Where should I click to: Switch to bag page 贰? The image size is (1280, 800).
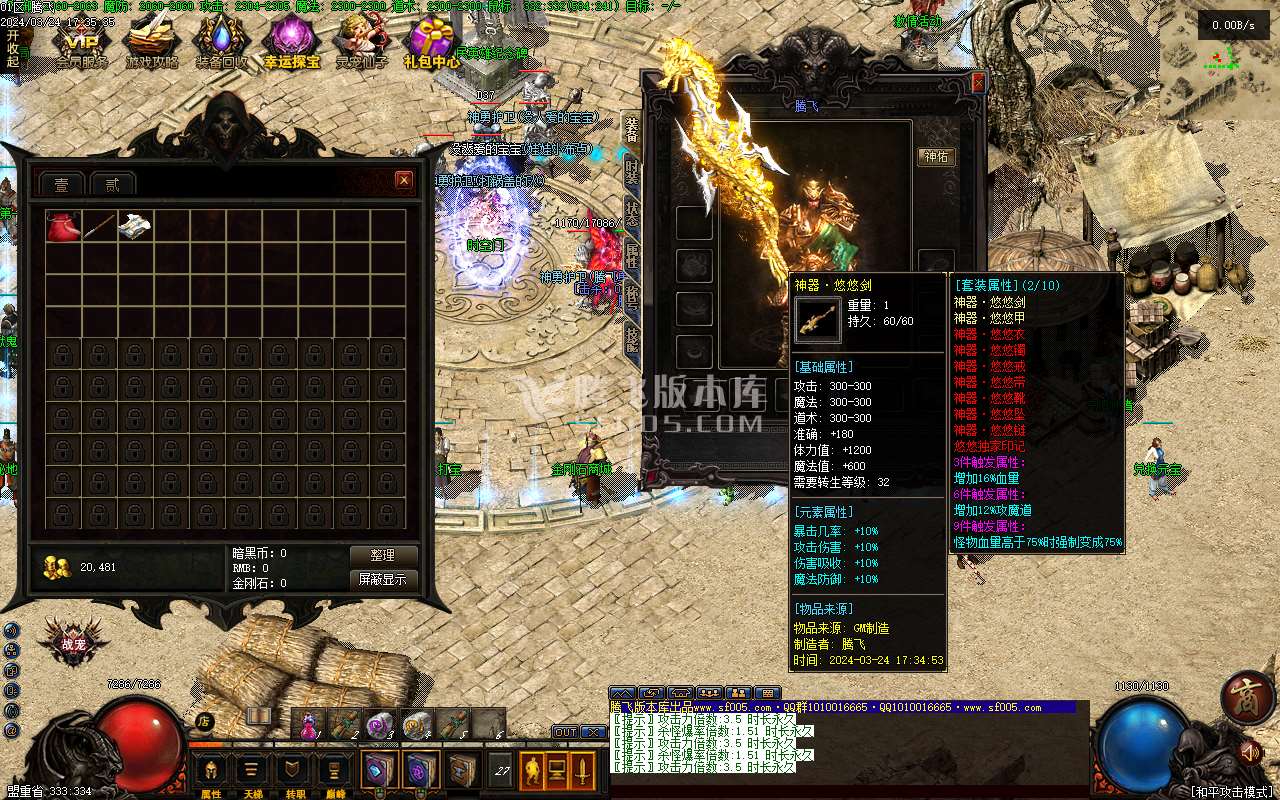pos(112,184)
